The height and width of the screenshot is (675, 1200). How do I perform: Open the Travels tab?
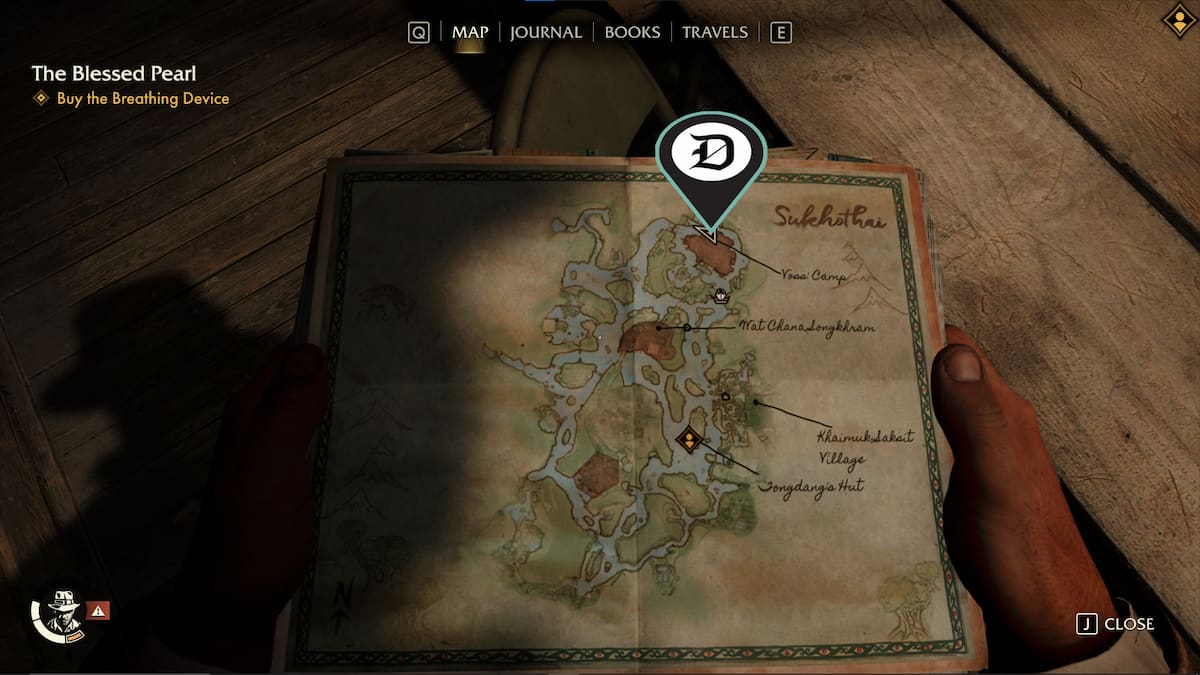coord(714,32)
